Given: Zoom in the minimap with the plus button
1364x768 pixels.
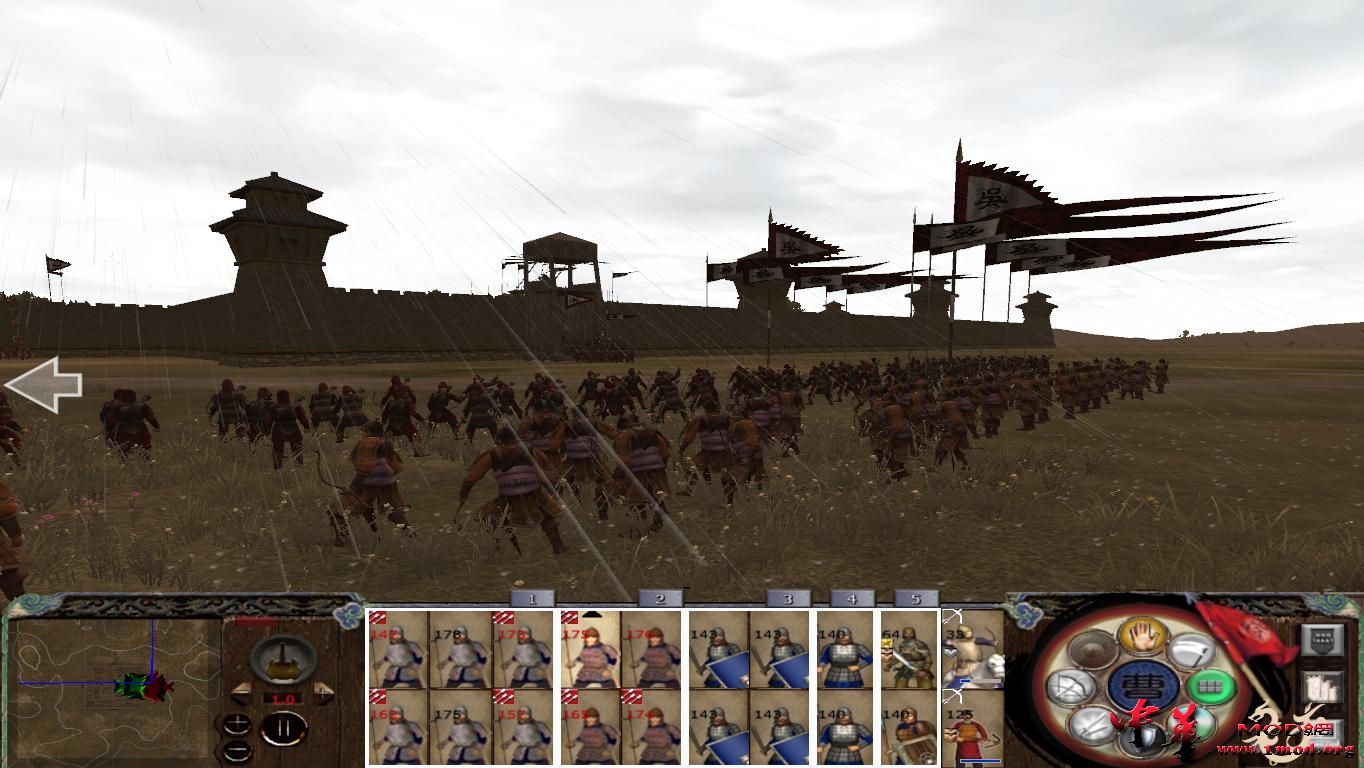Looking at the screenshot, I should [238, 723].
